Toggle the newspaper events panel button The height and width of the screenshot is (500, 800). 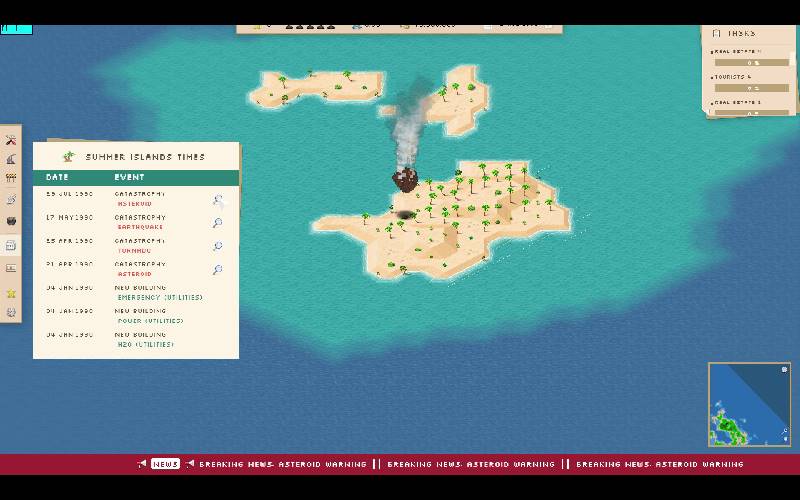[11, 245]
